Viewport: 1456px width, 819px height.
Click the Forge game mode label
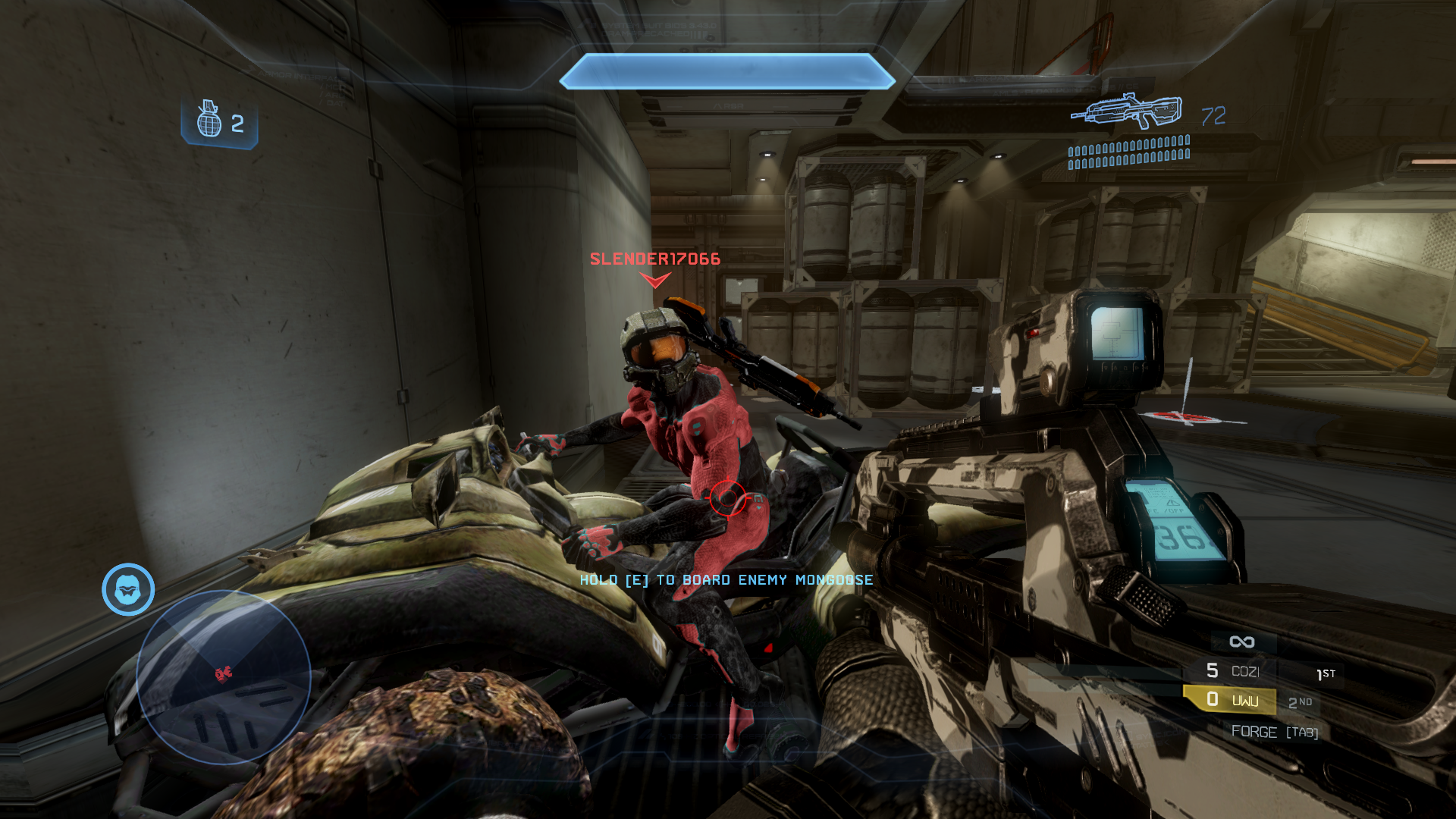tap(1254, 732)
